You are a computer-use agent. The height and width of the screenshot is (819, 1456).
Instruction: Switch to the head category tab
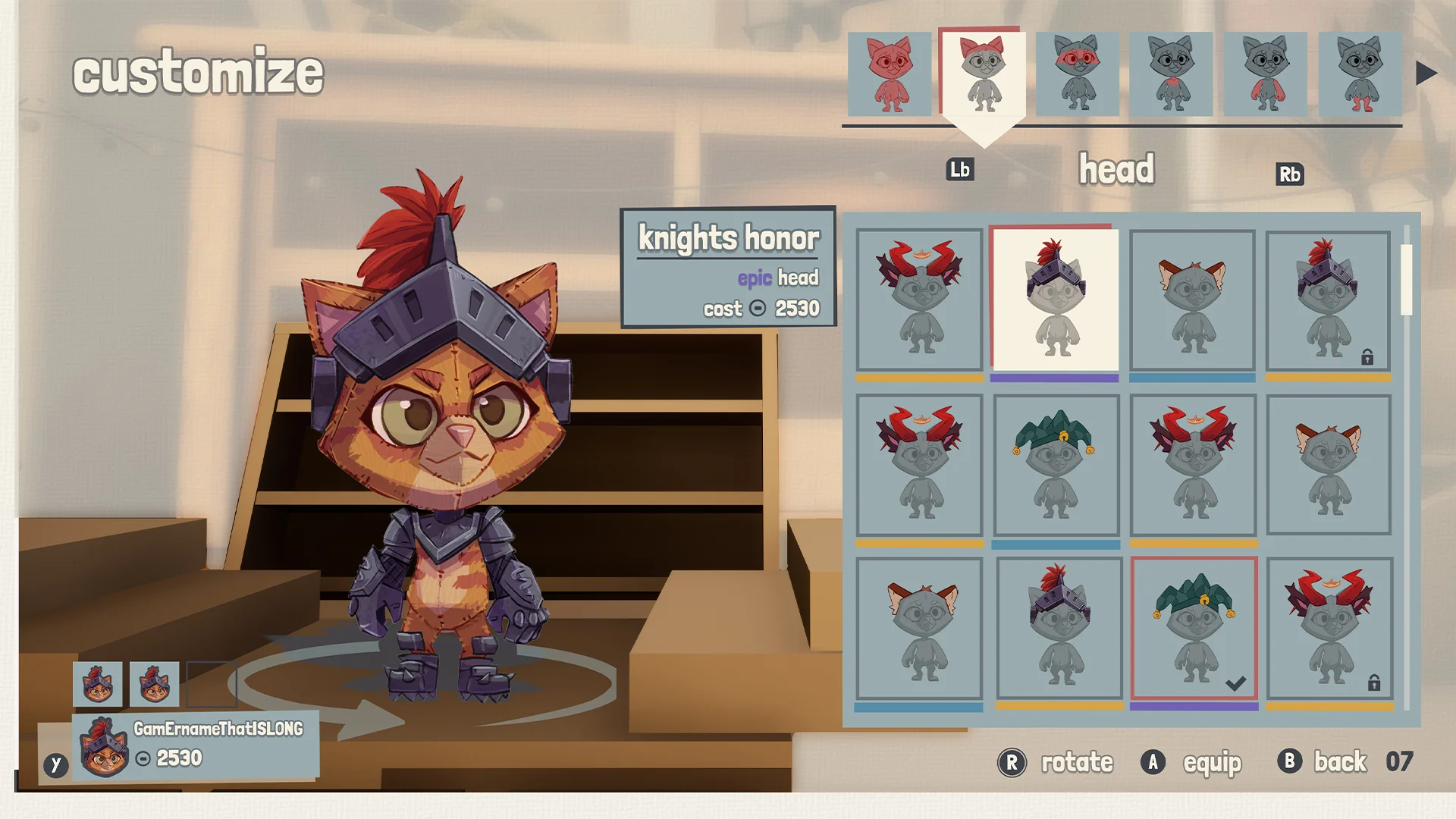pyautogui.click(x=1118, y=168)
